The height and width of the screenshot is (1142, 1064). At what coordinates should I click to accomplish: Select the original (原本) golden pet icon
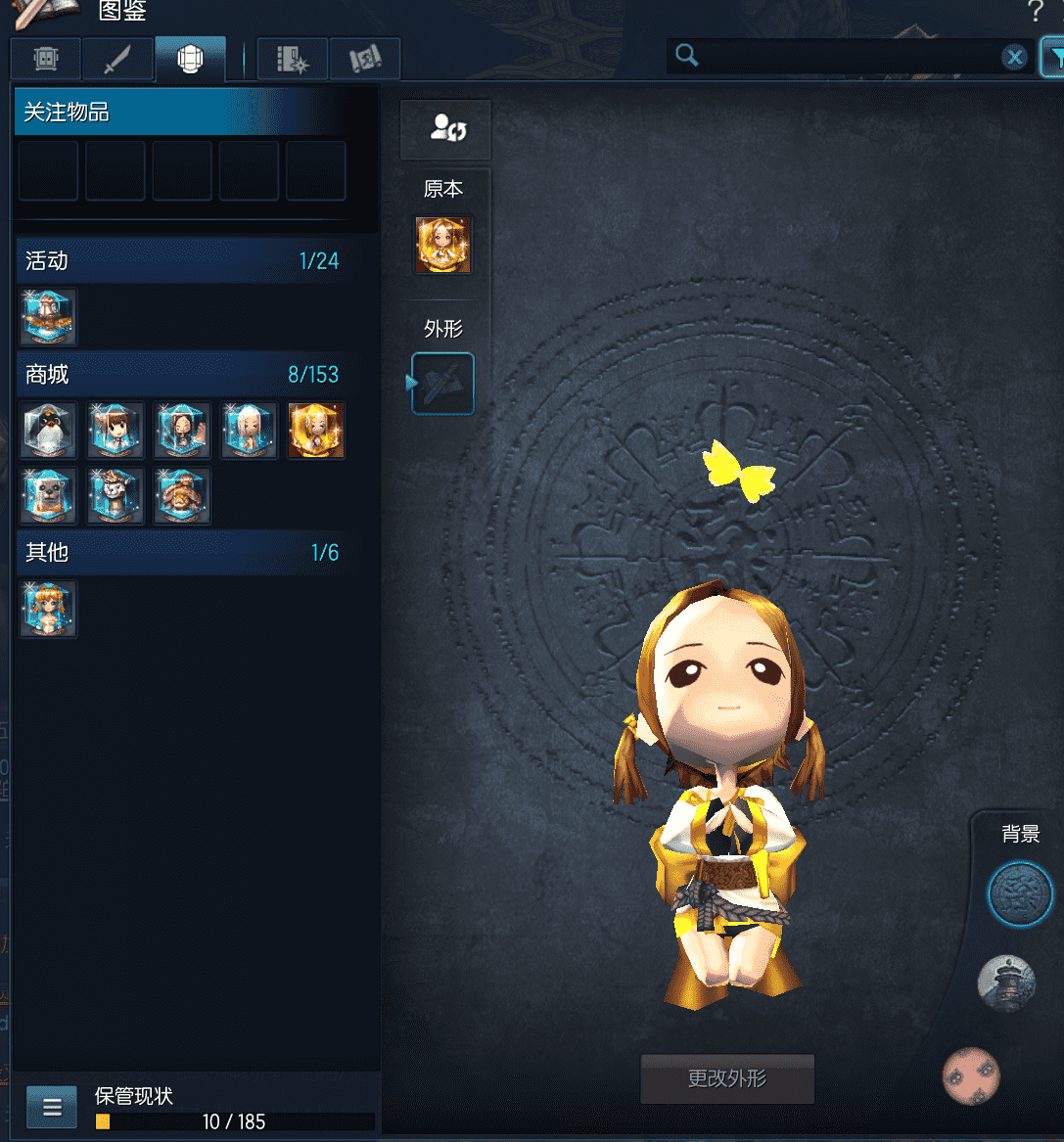pyautogui.click(x=443, y=245)
